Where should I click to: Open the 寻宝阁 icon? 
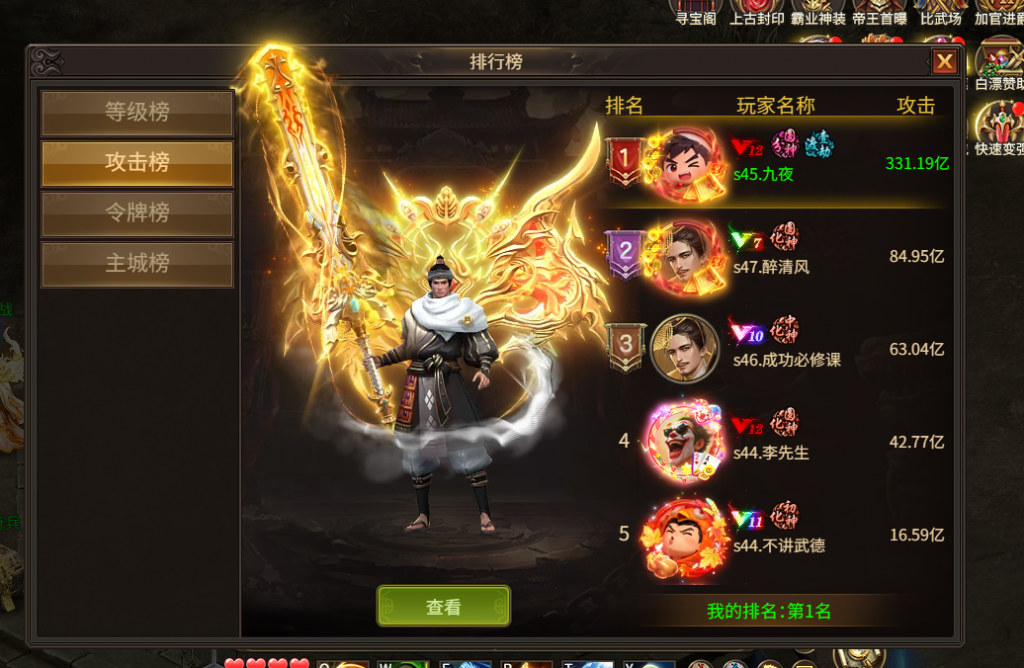pyautogui.click(x=694, y=12)
